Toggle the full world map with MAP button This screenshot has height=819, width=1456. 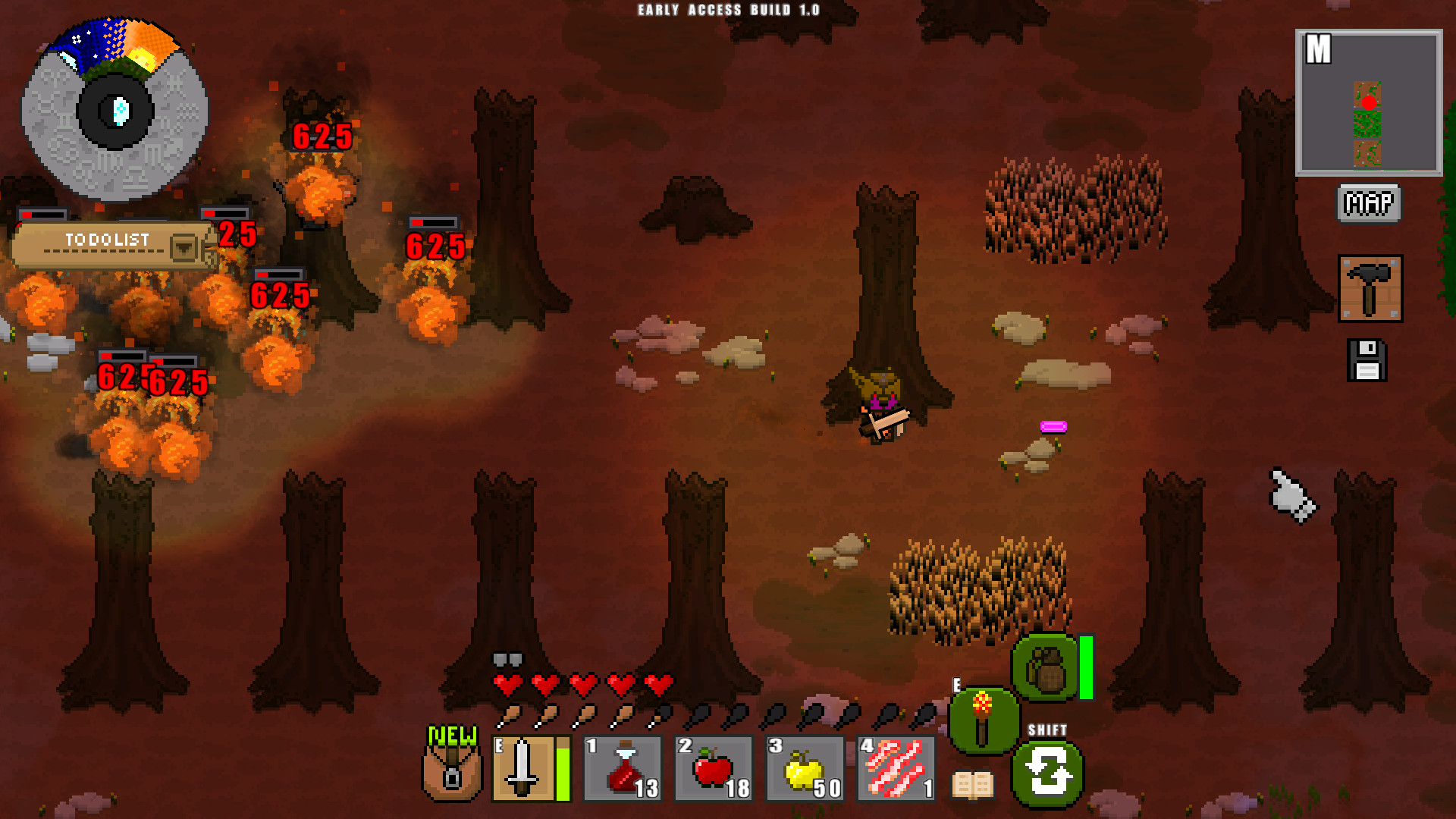pyautogui.click(x=1369, y=203)
